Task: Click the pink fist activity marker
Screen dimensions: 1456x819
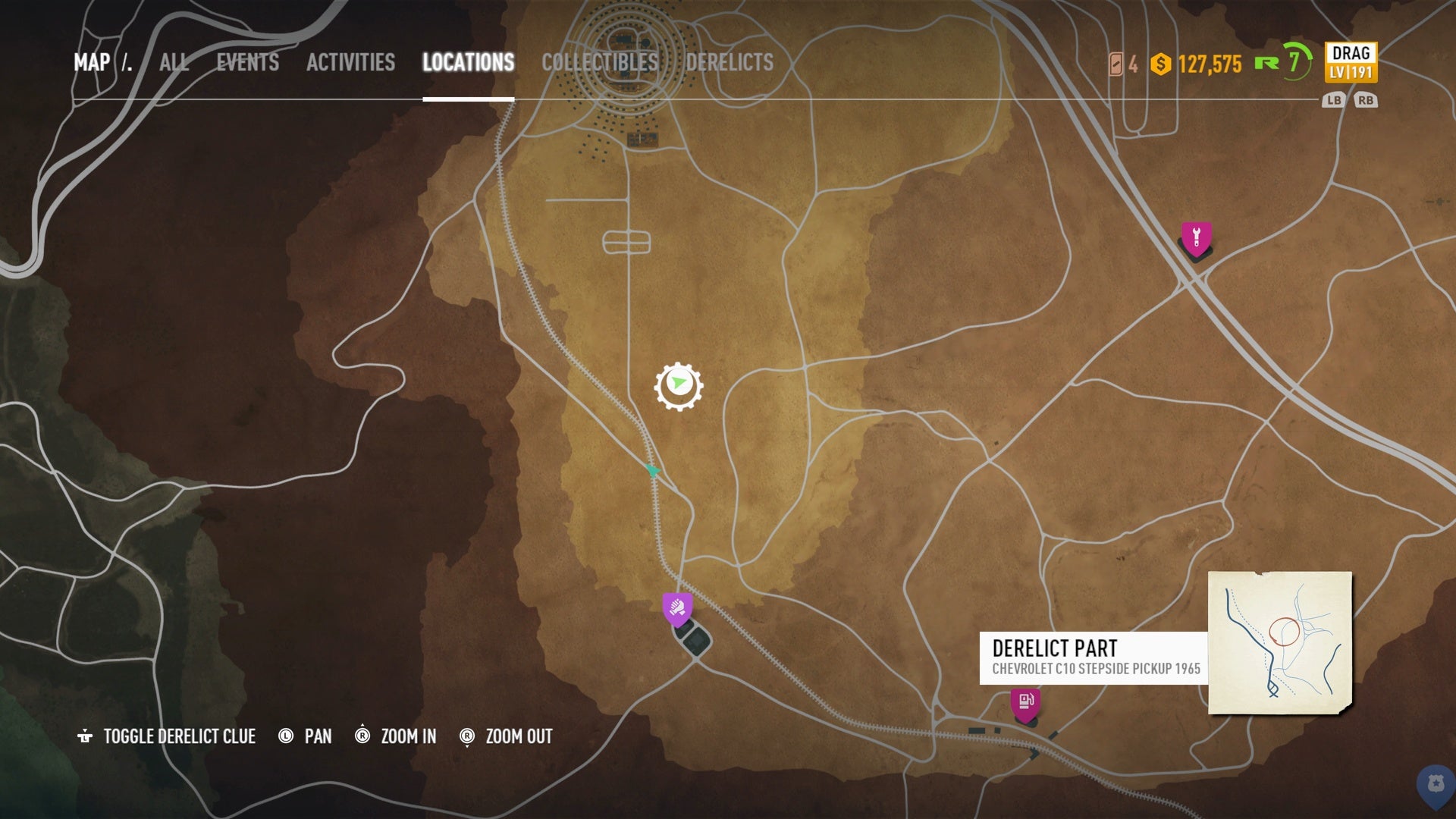Action: (x=677, y=606)
